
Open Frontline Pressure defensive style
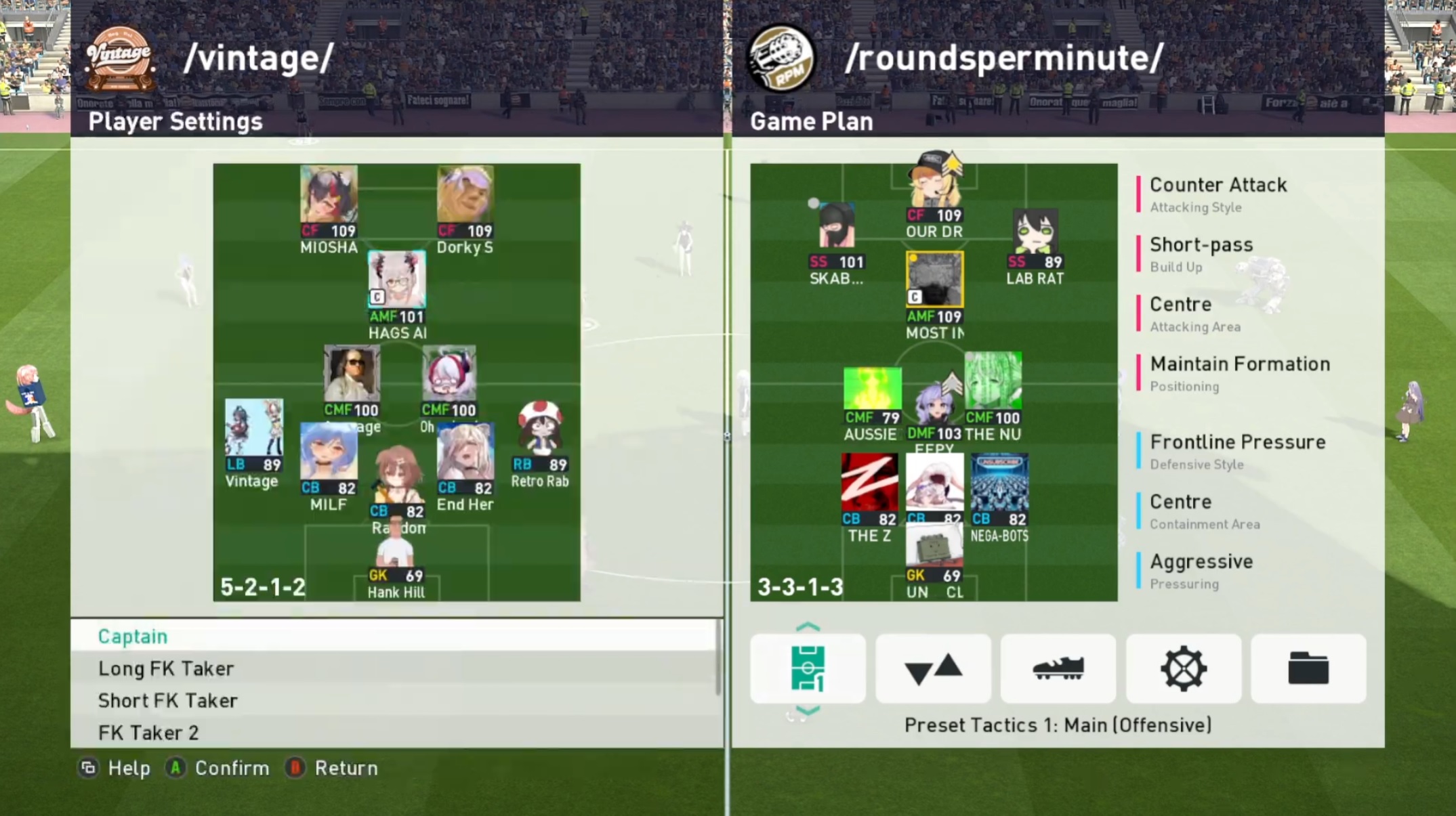coord(1237,450)
